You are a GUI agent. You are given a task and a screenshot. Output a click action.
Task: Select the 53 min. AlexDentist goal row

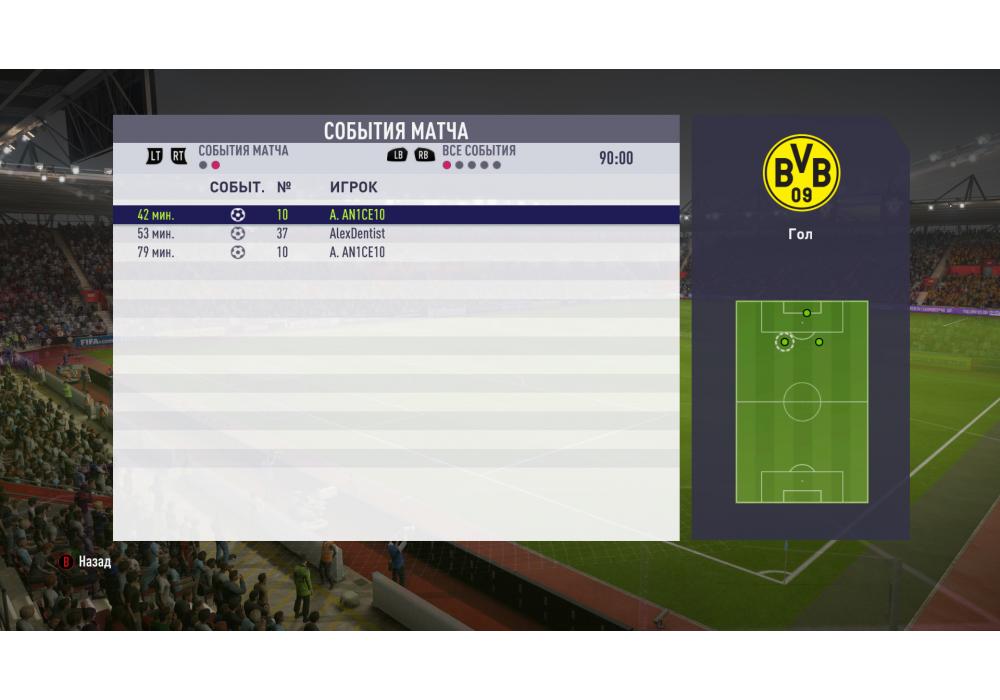pyautogui.click(x=395, y=234)
